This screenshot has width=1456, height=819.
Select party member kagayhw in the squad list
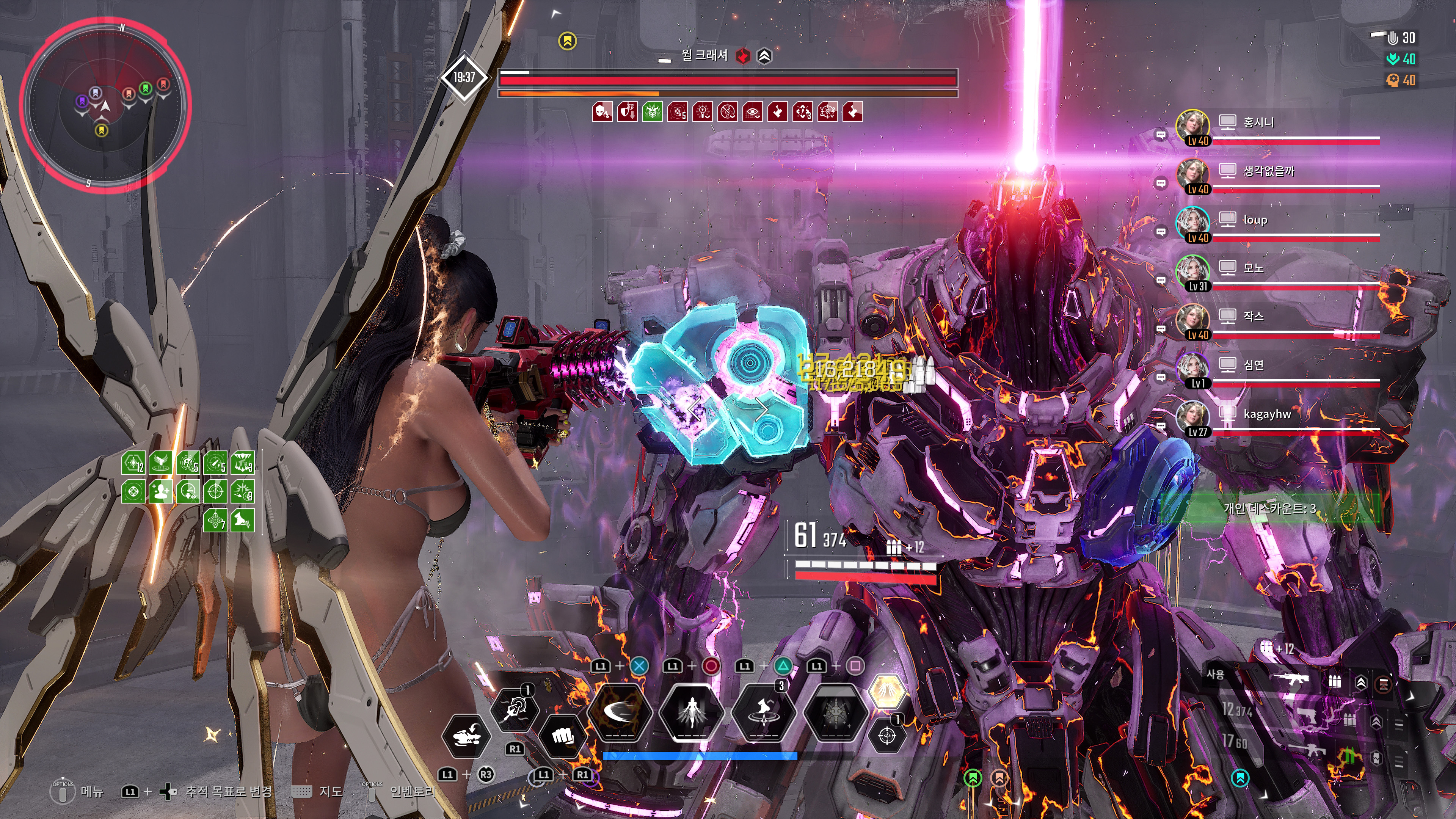click(x=1267, y=414)
